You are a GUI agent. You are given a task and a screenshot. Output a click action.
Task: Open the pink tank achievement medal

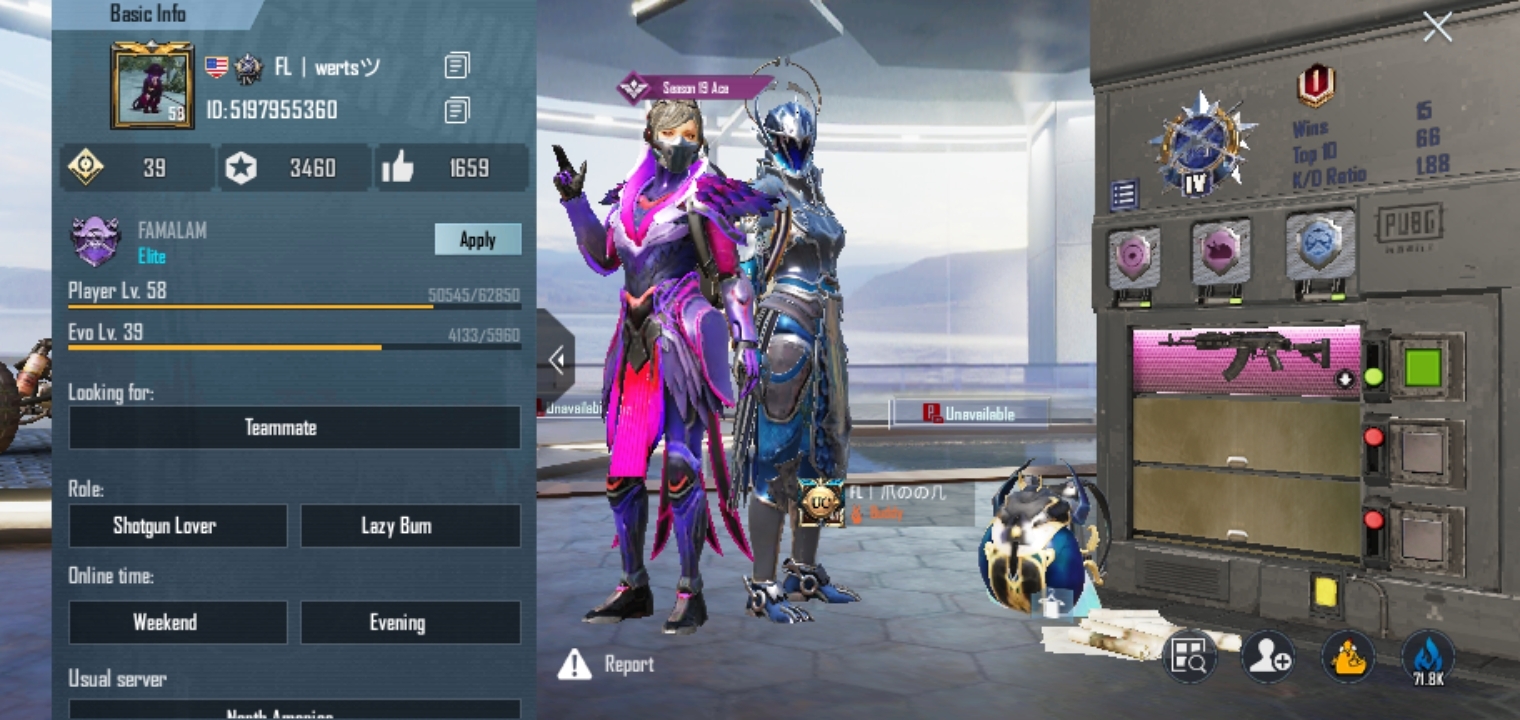[x=1222, y=251]
